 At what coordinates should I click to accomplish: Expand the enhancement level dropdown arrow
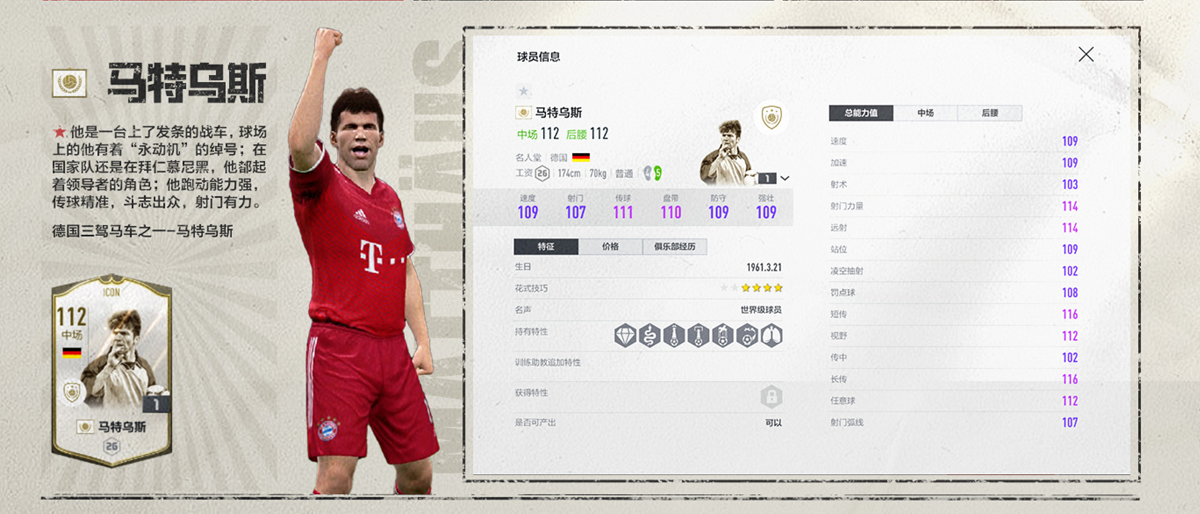click(x=784, y=178)
